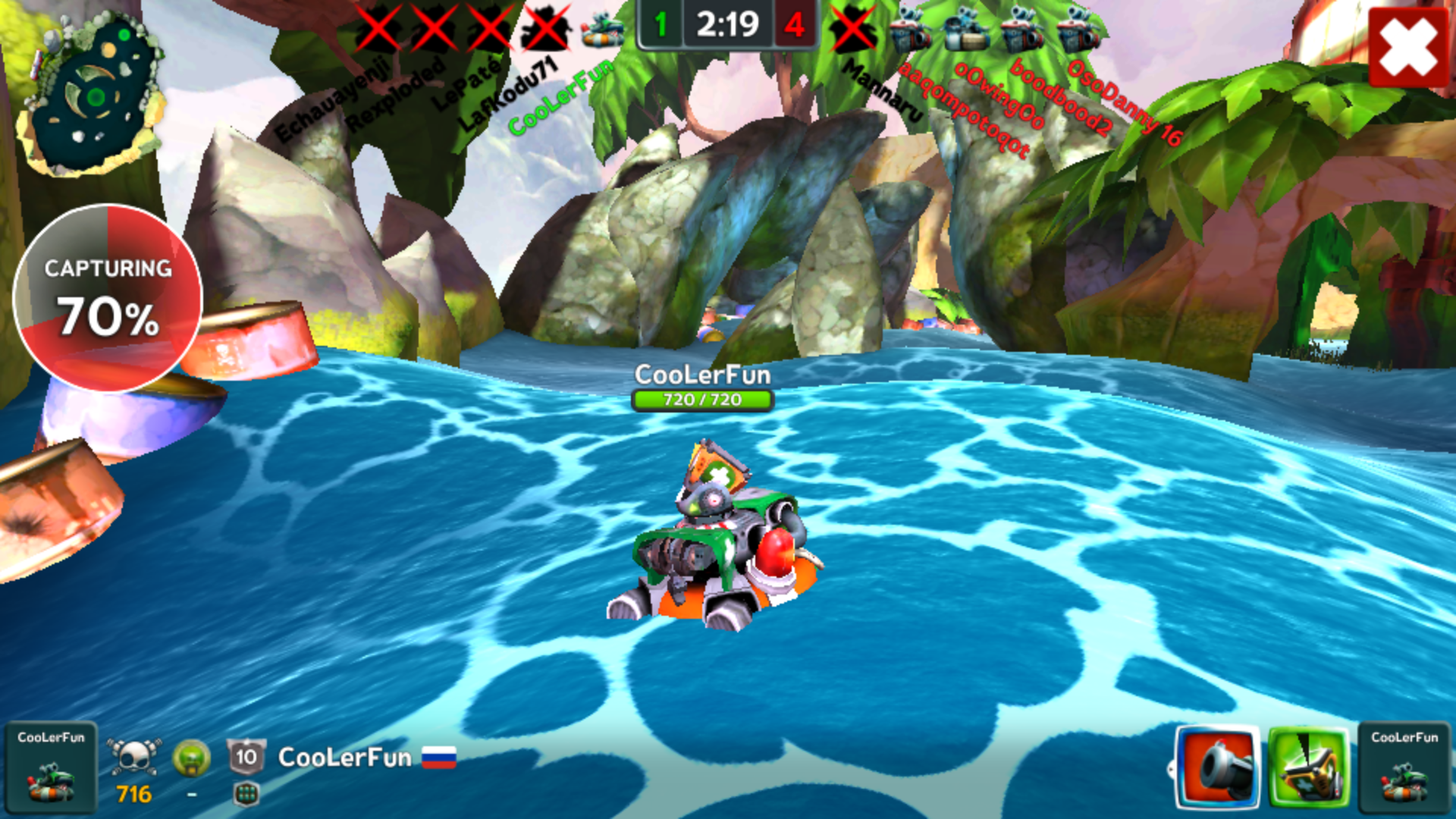
Task: Click the skull infamy icon above 716
Action: click(134, 756)
